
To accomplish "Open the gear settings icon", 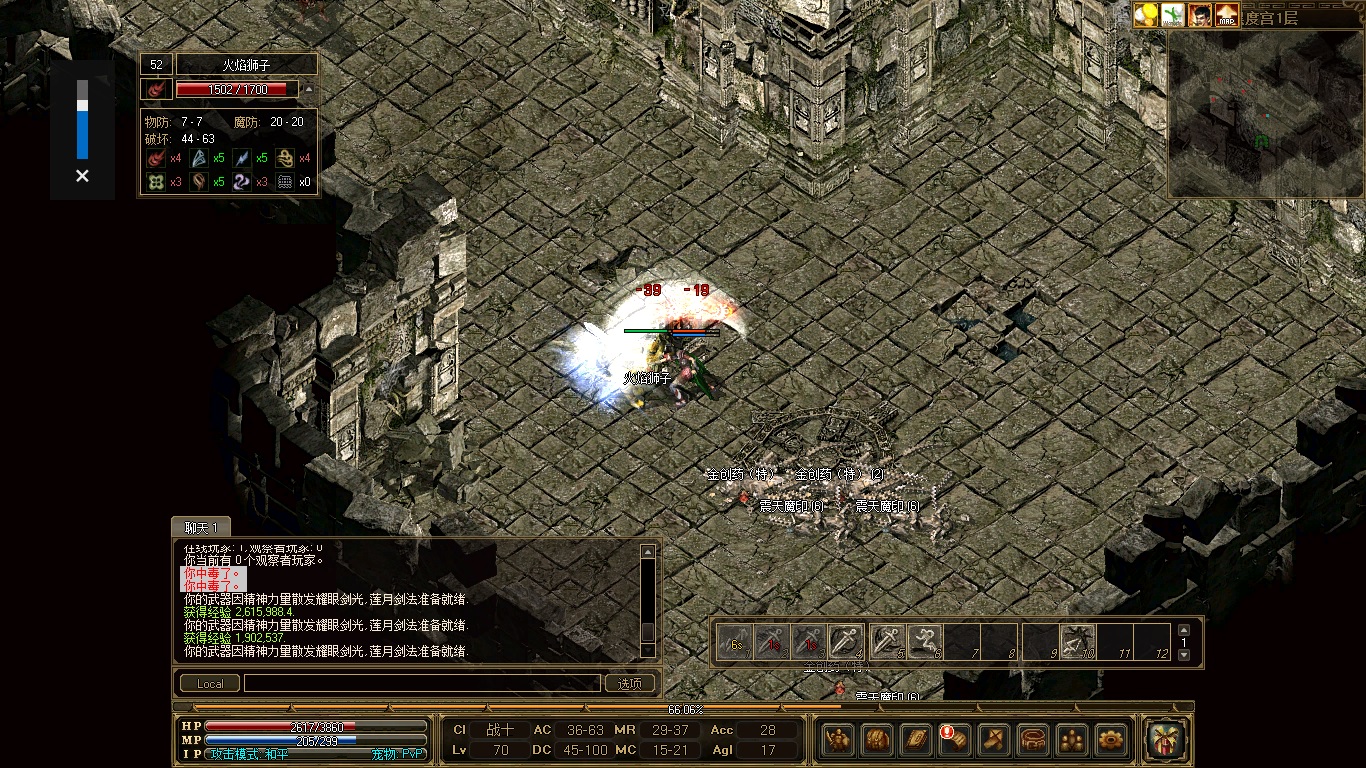I will coord(1111,739).
